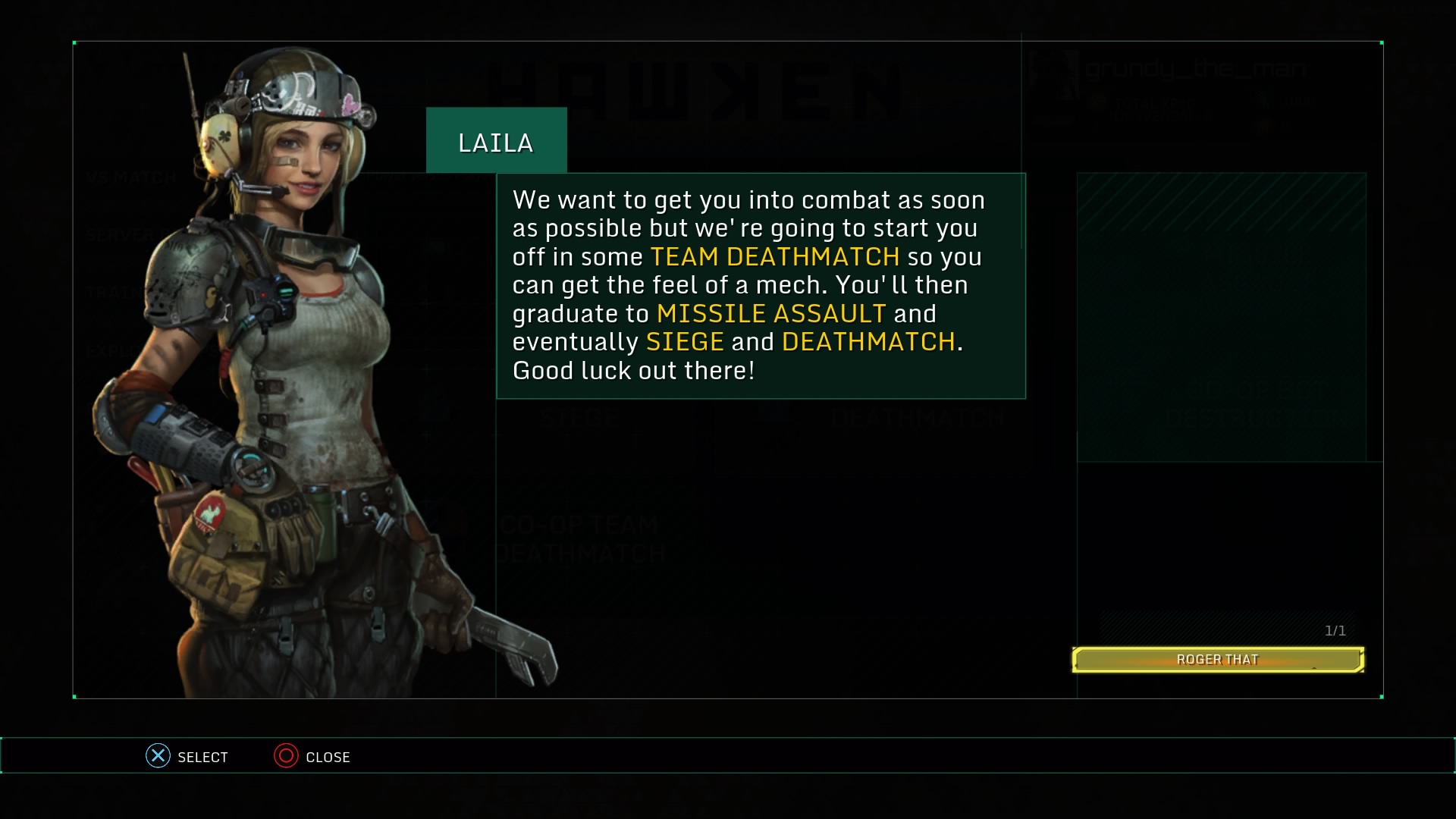Confirm the dialogue with Roger That

click(1217, 660)
